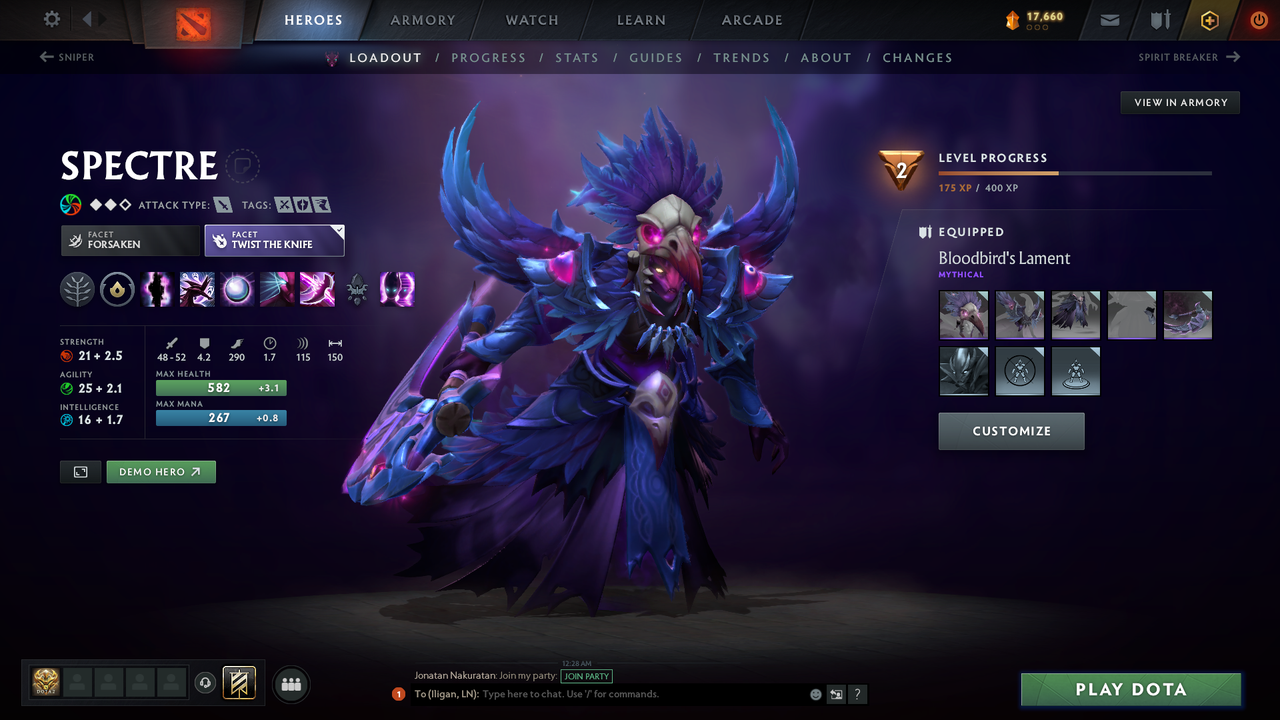The width and height of the screenshot is (1280, 720).
Task: Check the Level Progress XP bar
Action: (x=1075, y=172)
